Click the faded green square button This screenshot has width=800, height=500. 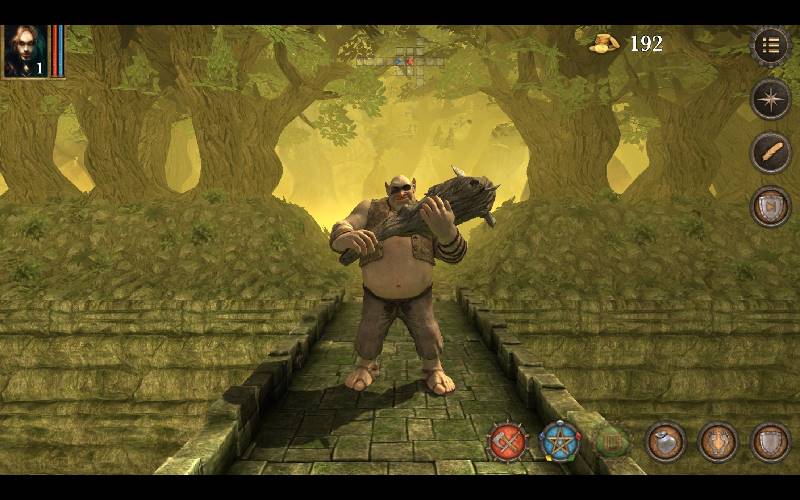pos(612,441)
